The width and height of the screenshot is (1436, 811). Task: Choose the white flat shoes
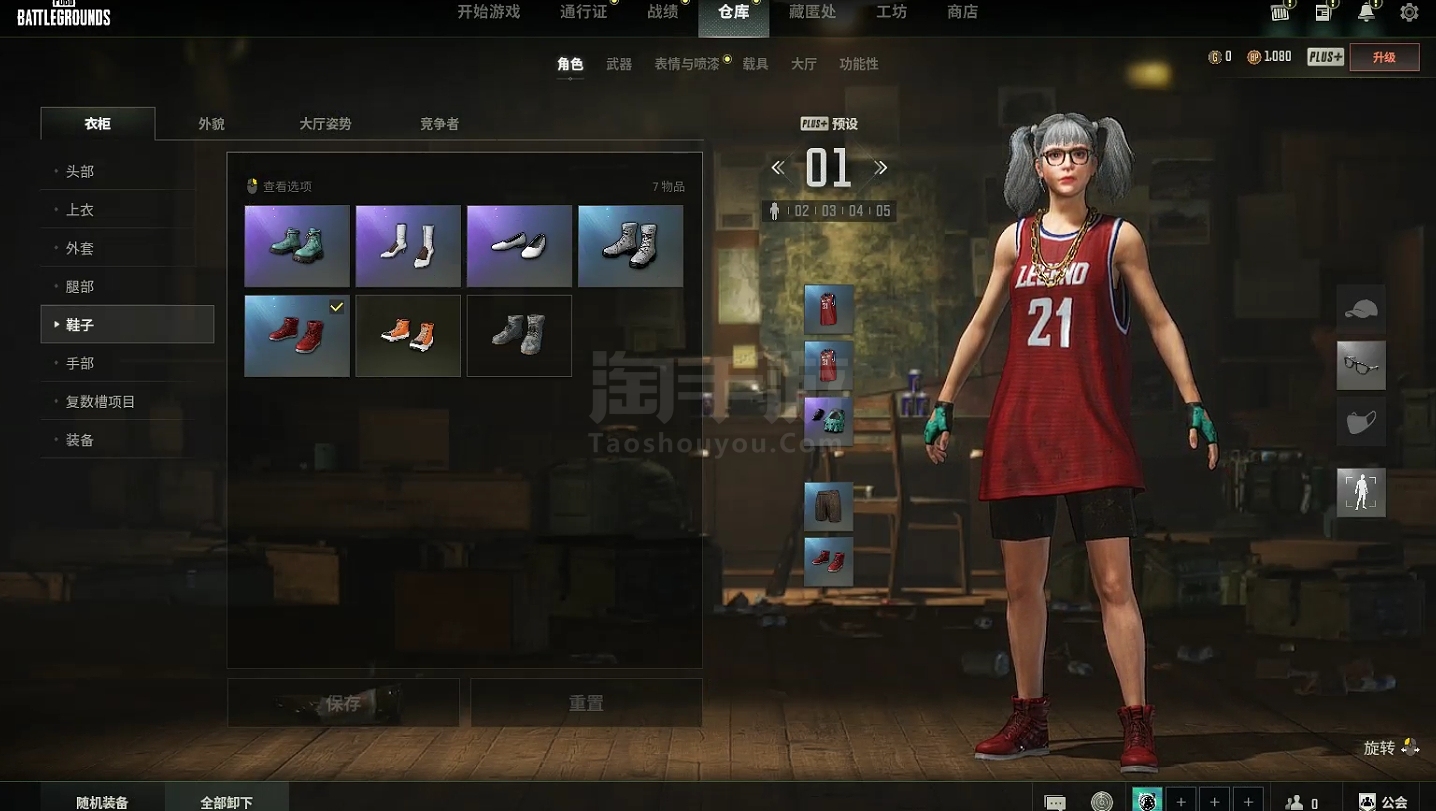[x=519, y=246]
